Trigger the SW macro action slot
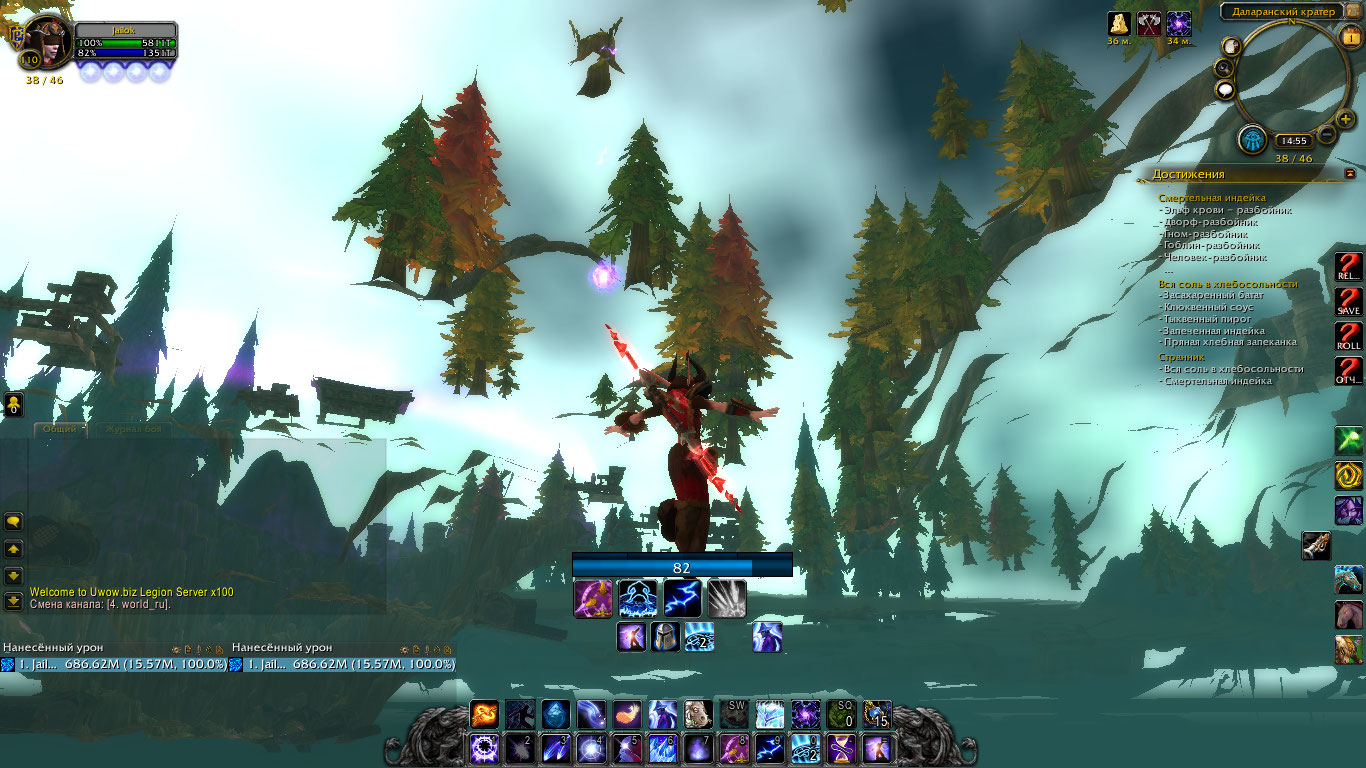The image size is (1366, 768). pyautogui.click(x=735, y=714)
